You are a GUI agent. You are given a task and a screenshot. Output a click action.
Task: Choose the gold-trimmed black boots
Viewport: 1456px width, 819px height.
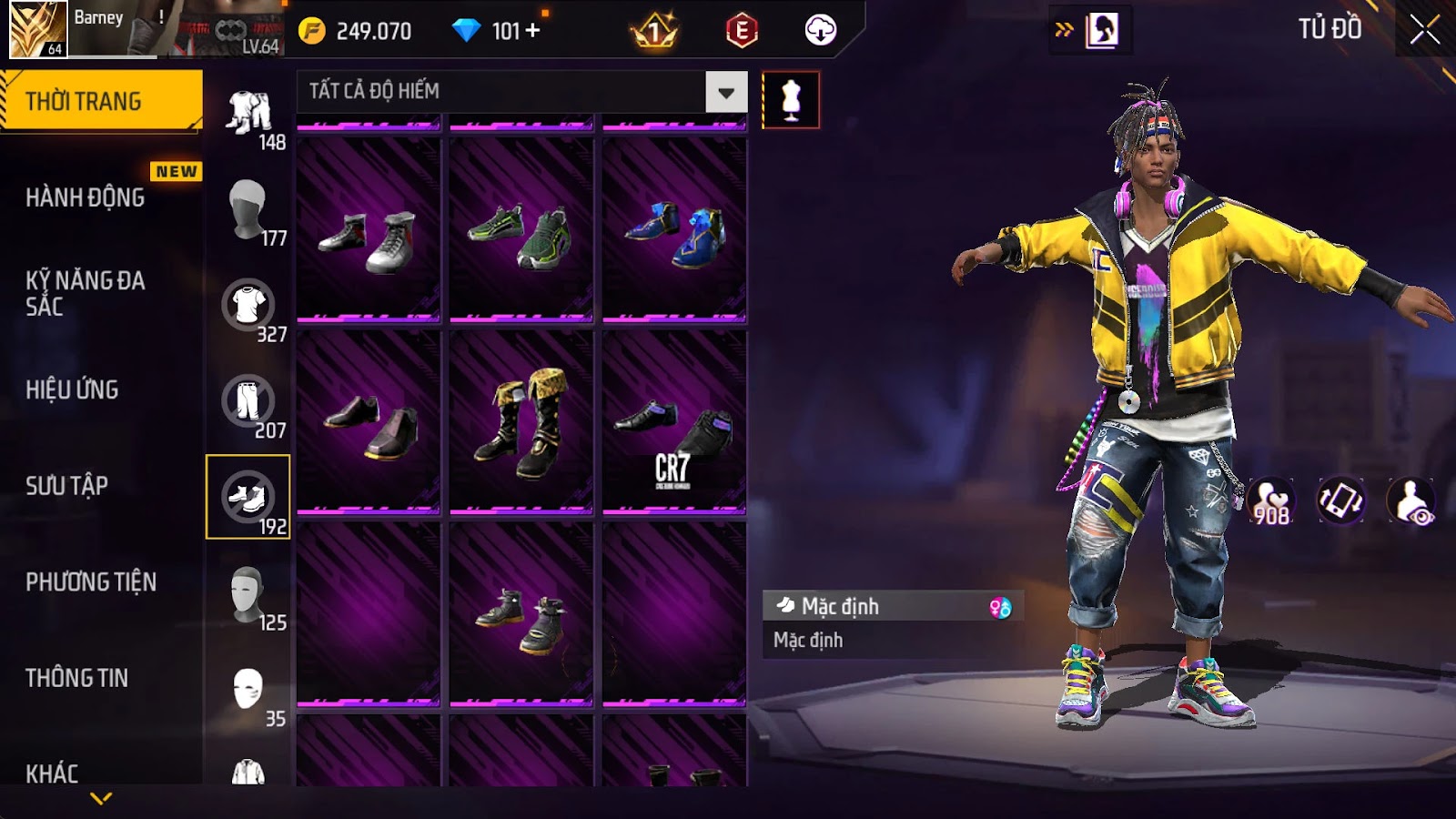pyautogui.click(x=521, y=421)
